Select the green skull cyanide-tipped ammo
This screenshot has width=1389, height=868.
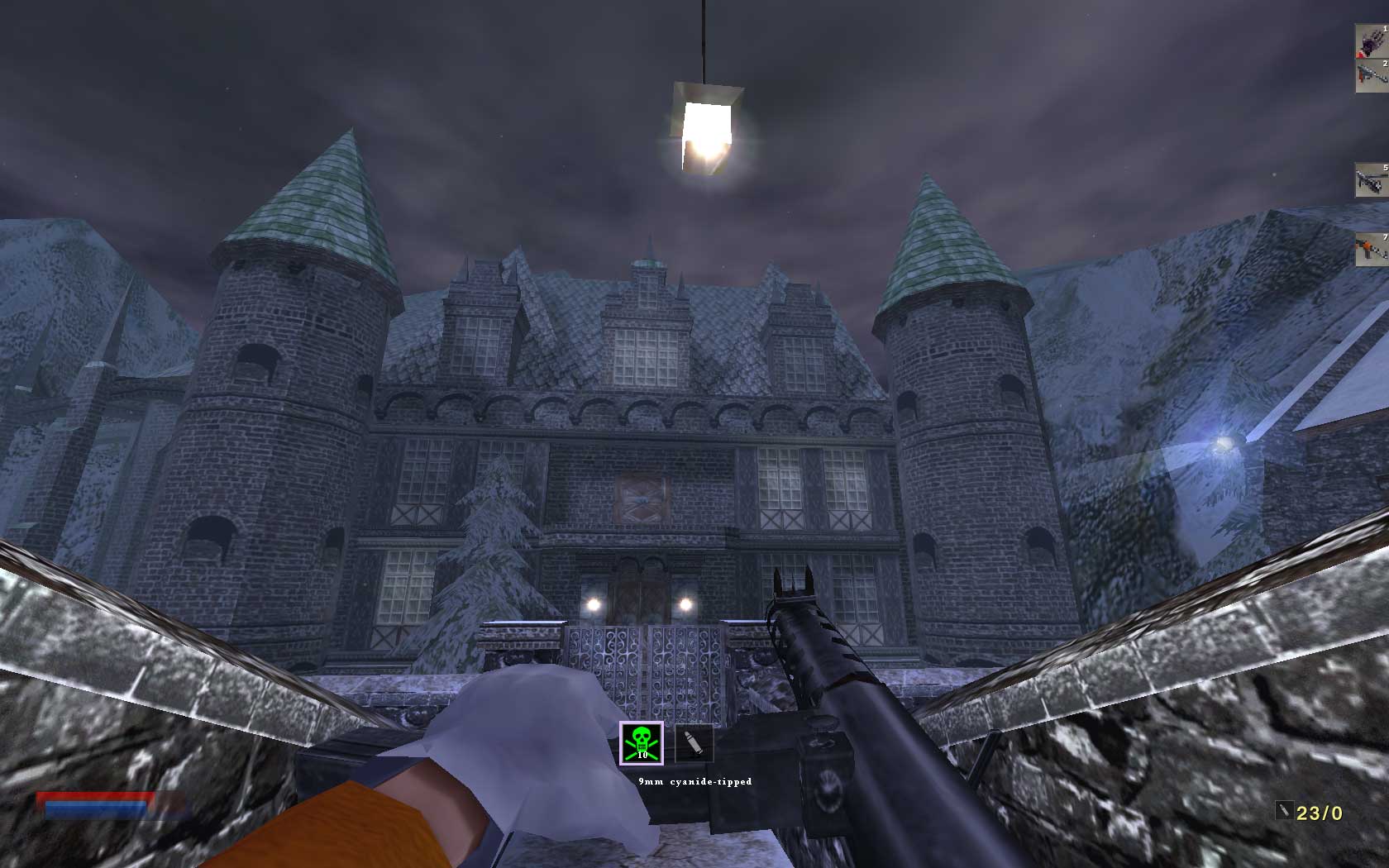click(x=642, y=742)
